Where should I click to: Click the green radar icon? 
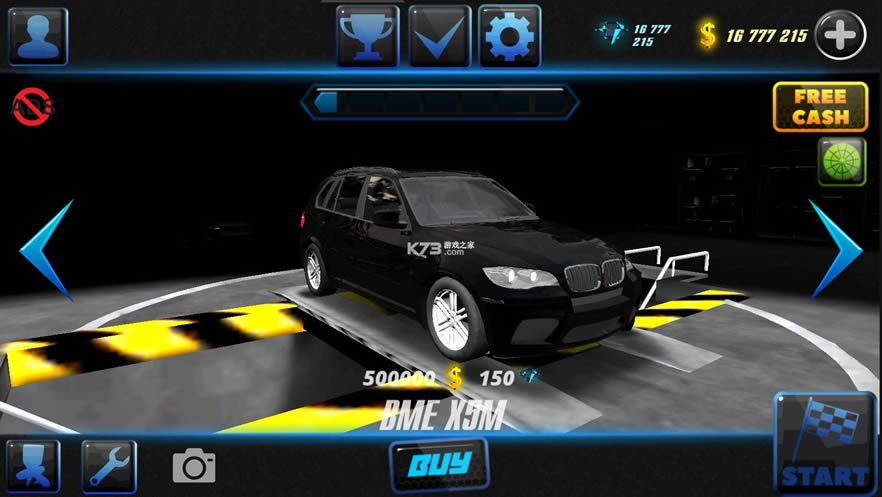tap(842, 162)
